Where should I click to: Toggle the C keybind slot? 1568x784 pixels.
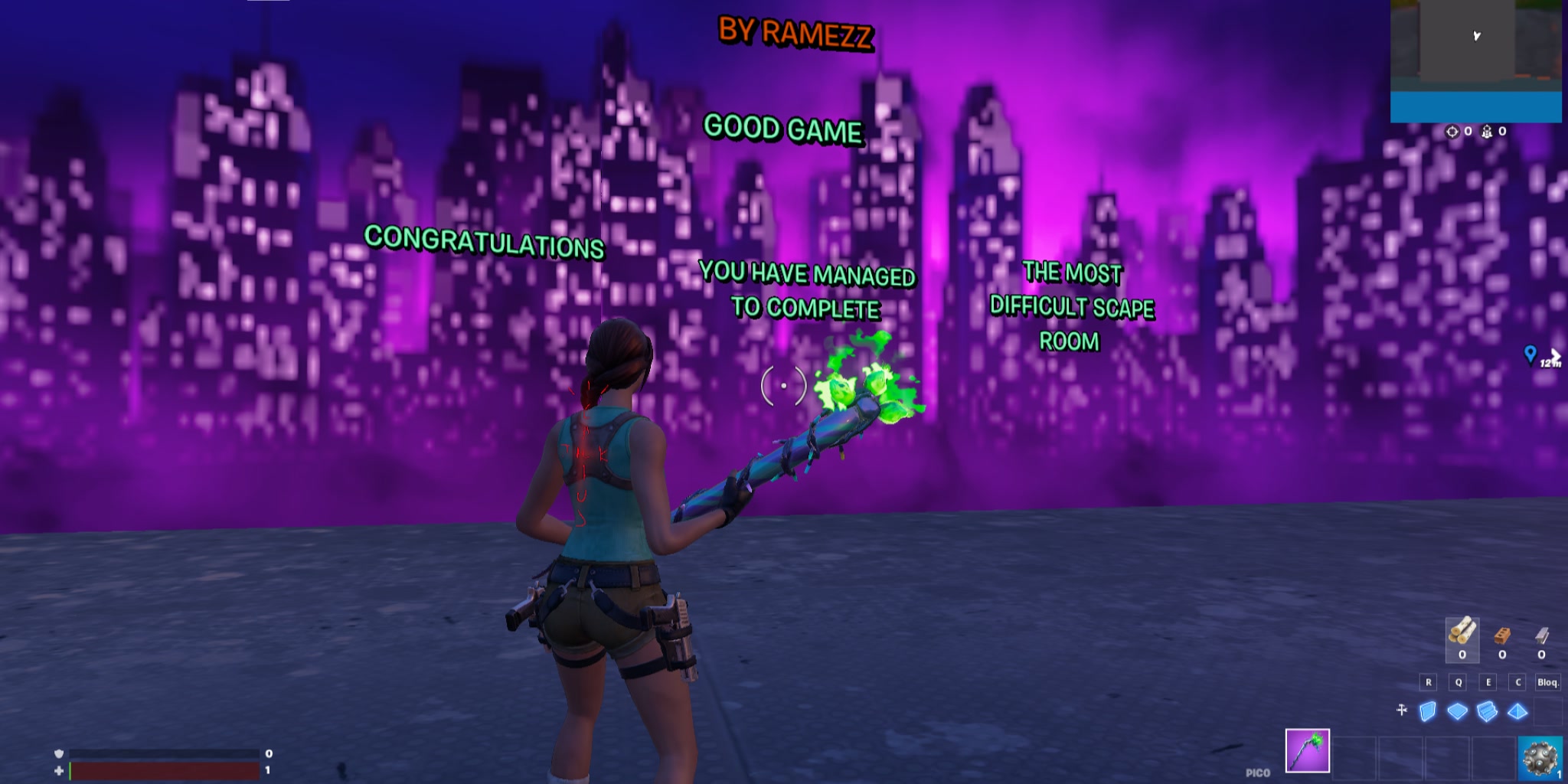click(1518, 681)
